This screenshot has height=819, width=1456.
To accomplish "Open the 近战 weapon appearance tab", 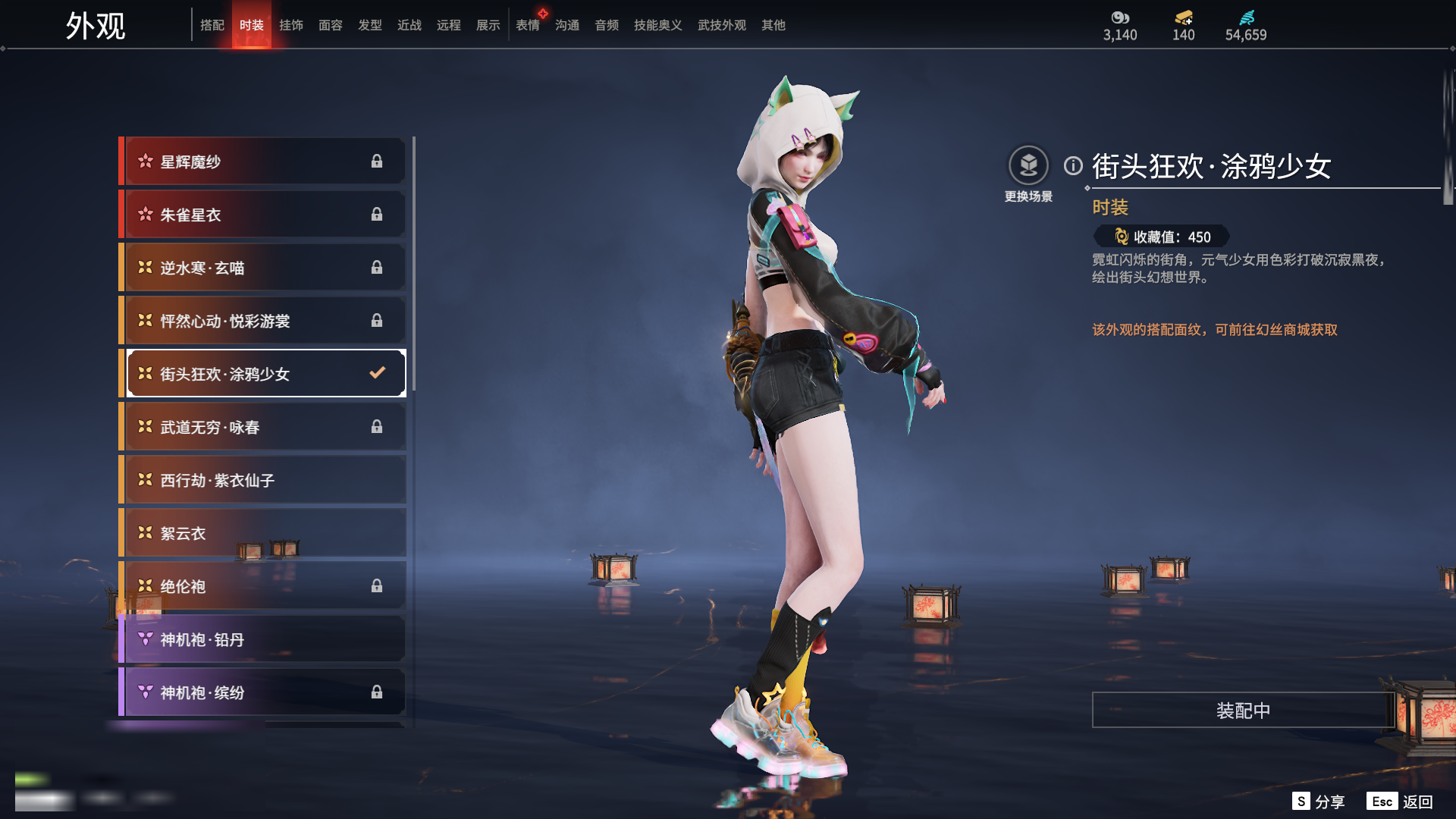I will click(x=409, y=25).
